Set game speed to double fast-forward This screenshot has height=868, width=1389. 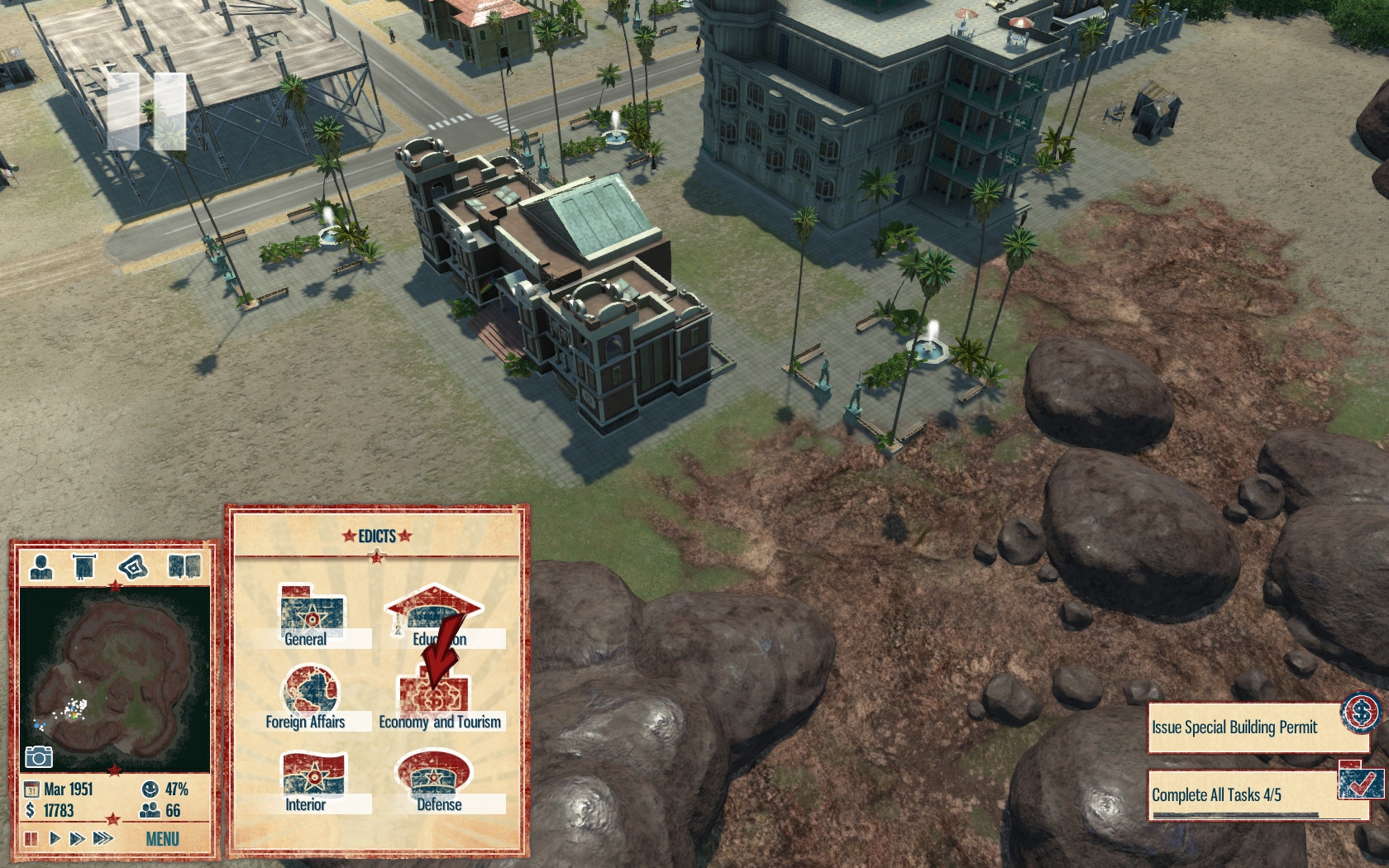coord(78,839)
